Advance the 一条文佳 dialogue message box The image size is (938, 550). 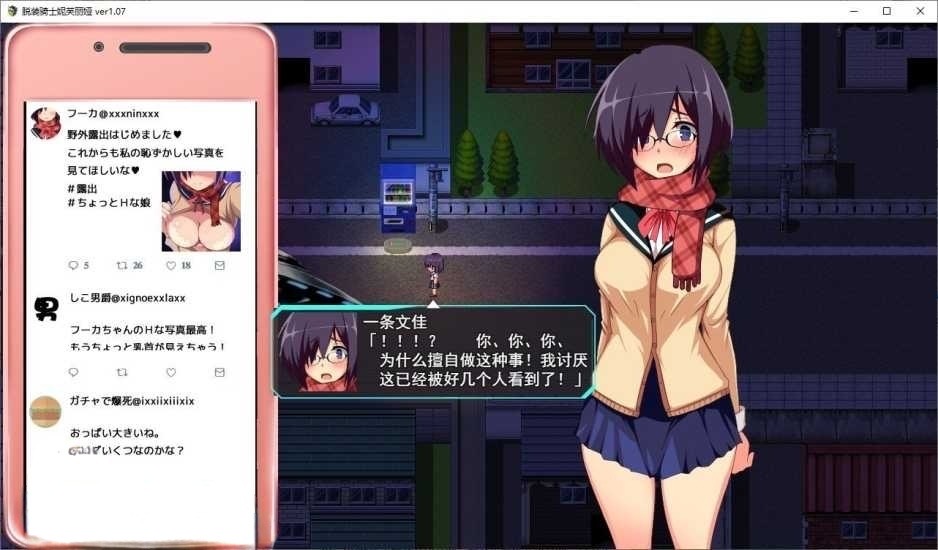coord(433,352)
